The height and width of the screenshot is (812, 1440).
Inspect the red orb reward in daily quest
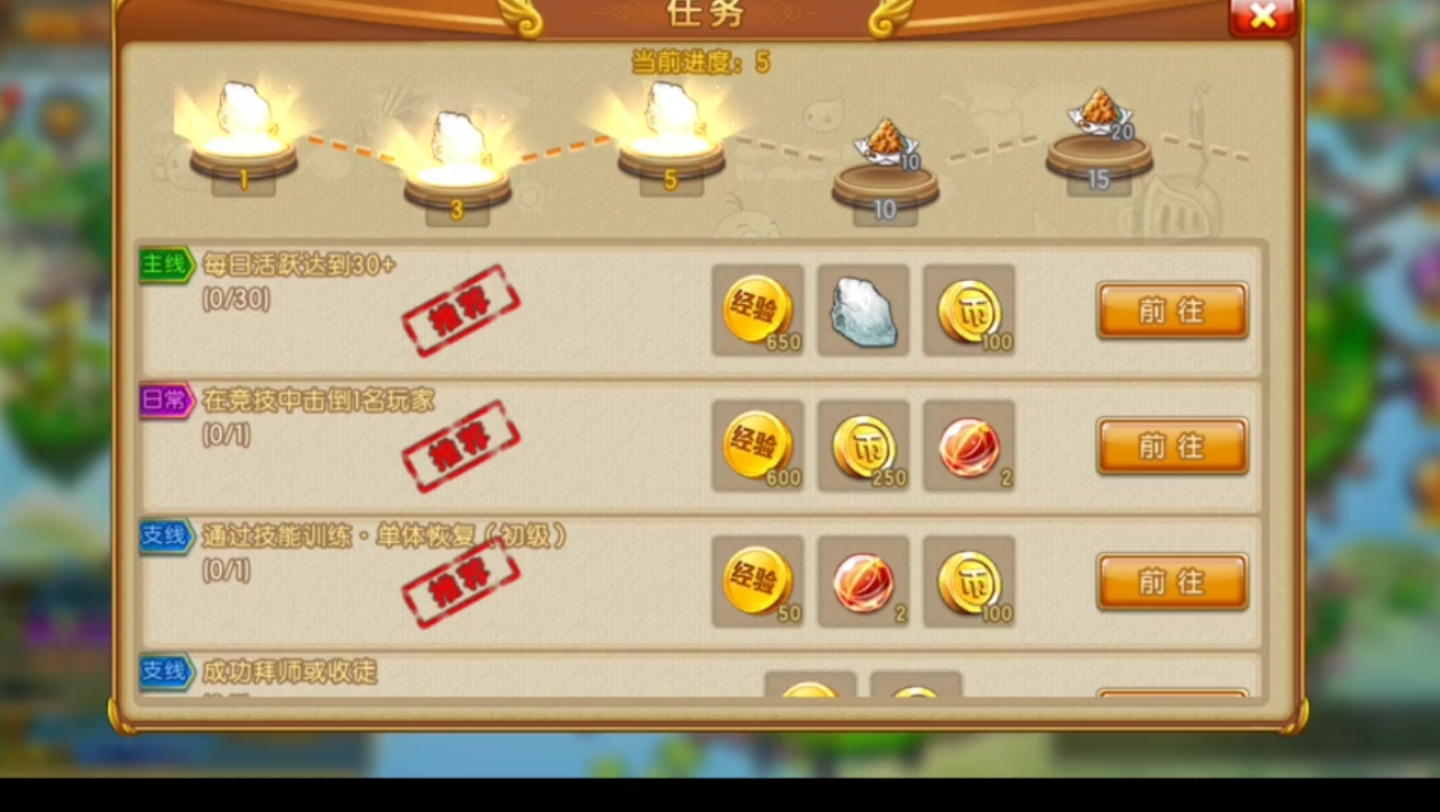click(x=969, y=446)
